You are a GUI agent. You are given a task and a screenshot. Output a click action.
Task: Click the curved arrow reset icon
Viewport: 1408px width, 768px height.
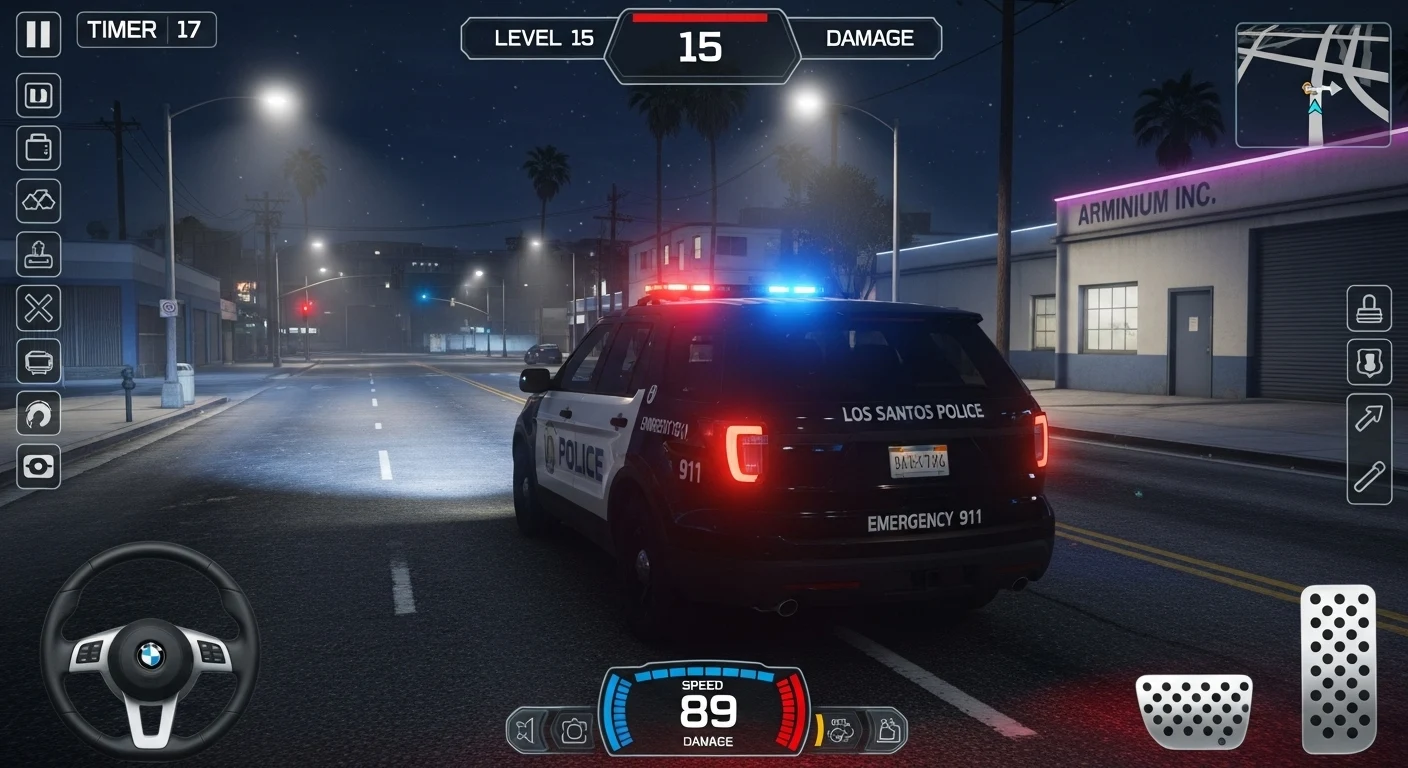38,413
